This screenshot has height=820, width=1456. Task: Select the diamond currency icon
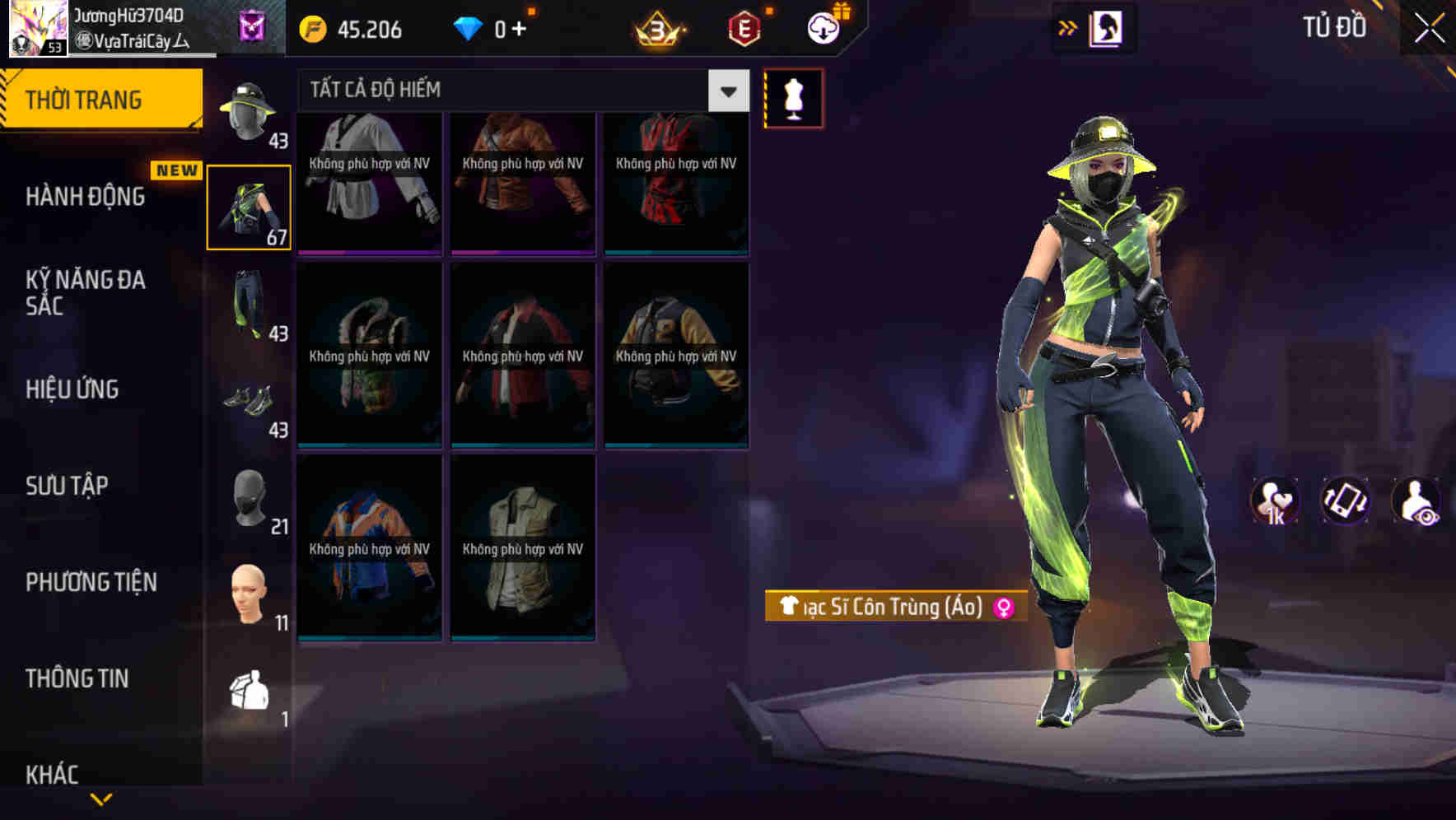(469, 27)
